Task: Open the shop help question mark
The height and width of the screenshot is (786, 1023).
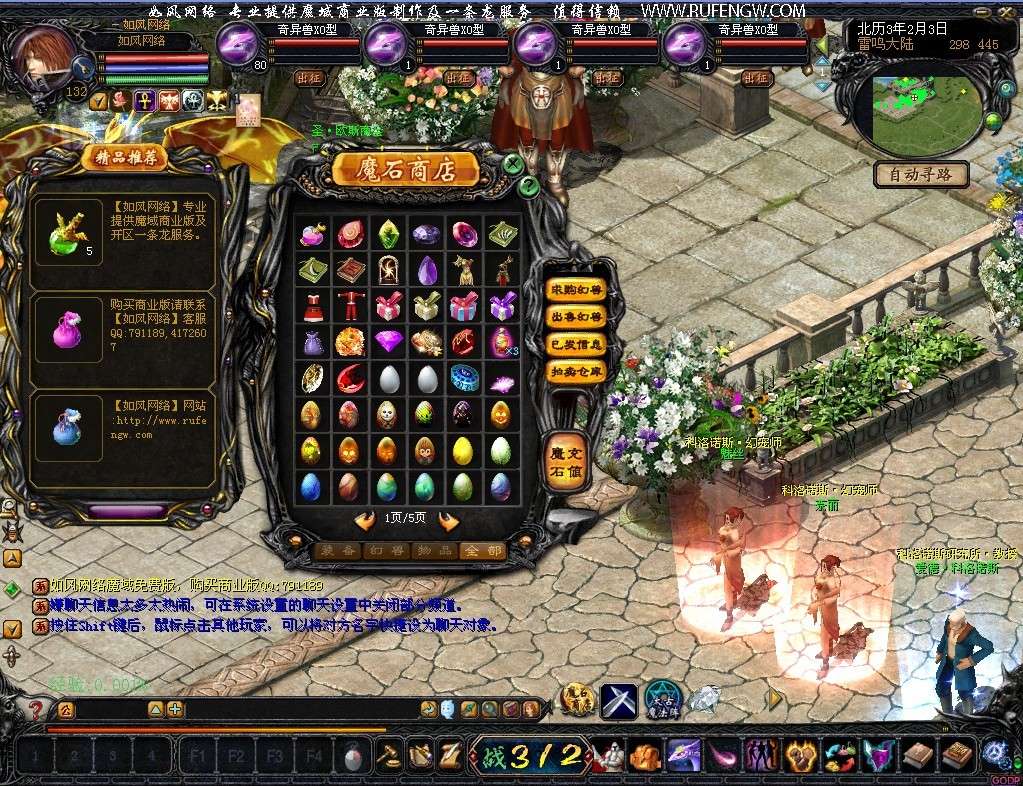Action: 529,186
